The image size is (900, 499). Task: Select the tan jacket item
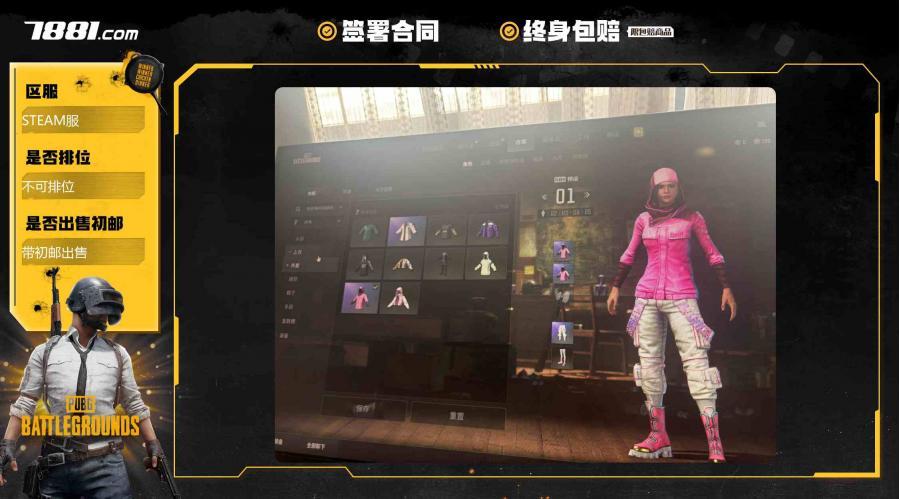pos(404,263)
